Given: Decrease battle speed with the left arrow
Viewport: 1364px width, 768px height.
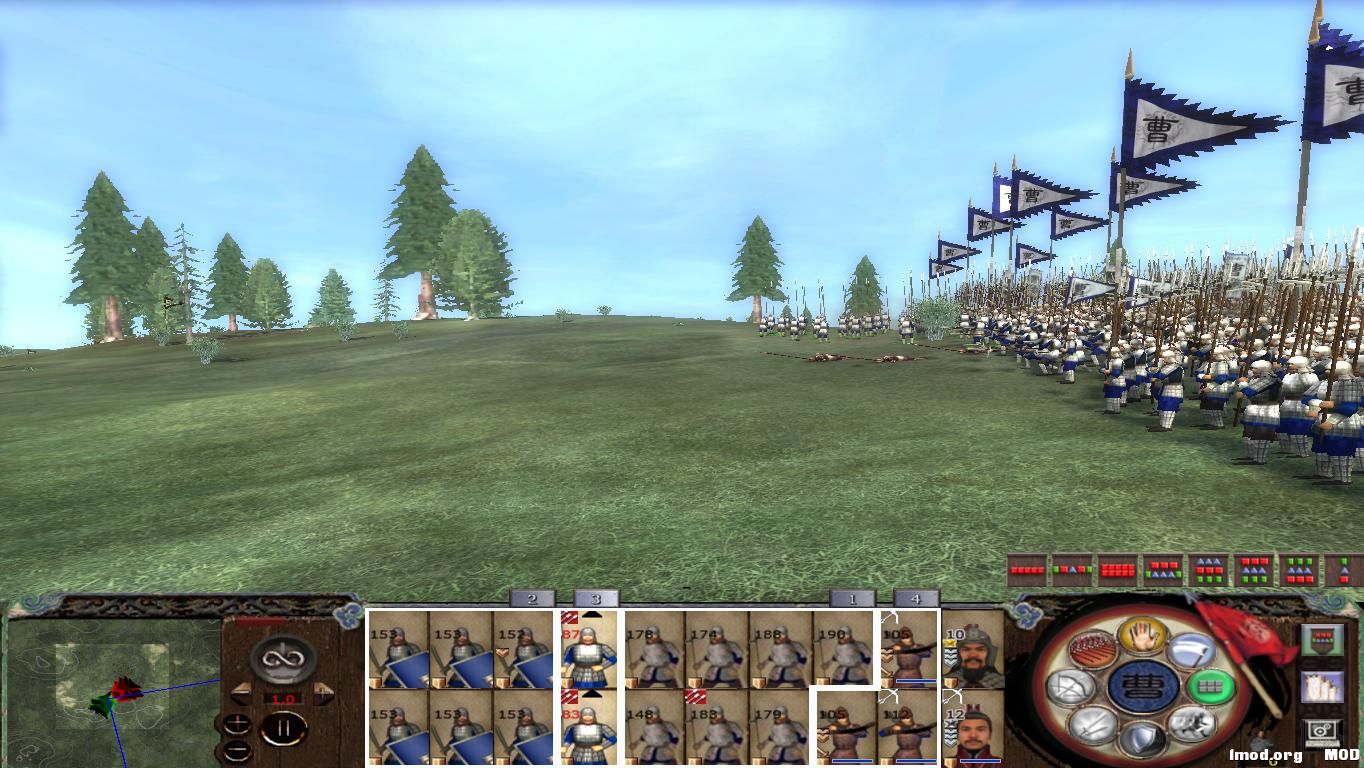Looking at the screenshot, I should click(x=241, y=693).
